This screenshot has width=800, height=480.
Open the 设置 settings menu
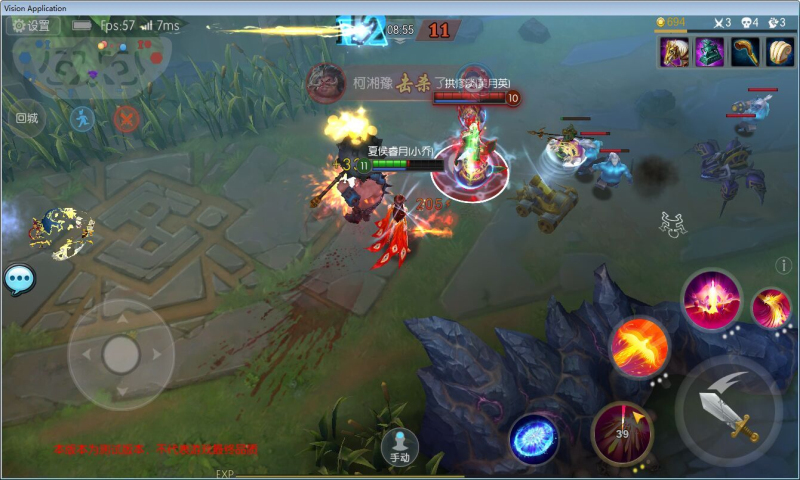30,26
